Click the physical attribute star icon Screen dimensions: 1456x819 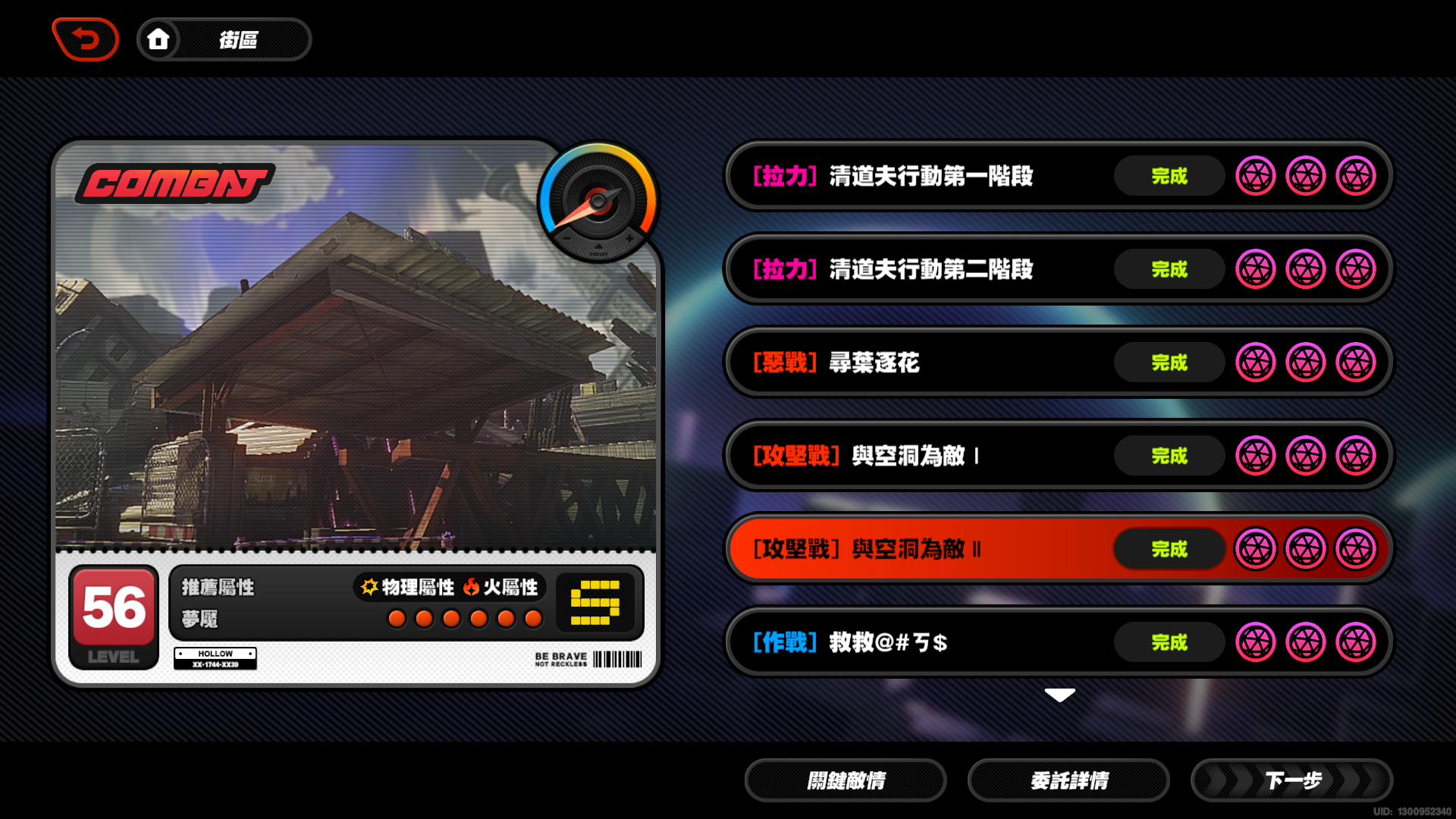pos(369,585)
